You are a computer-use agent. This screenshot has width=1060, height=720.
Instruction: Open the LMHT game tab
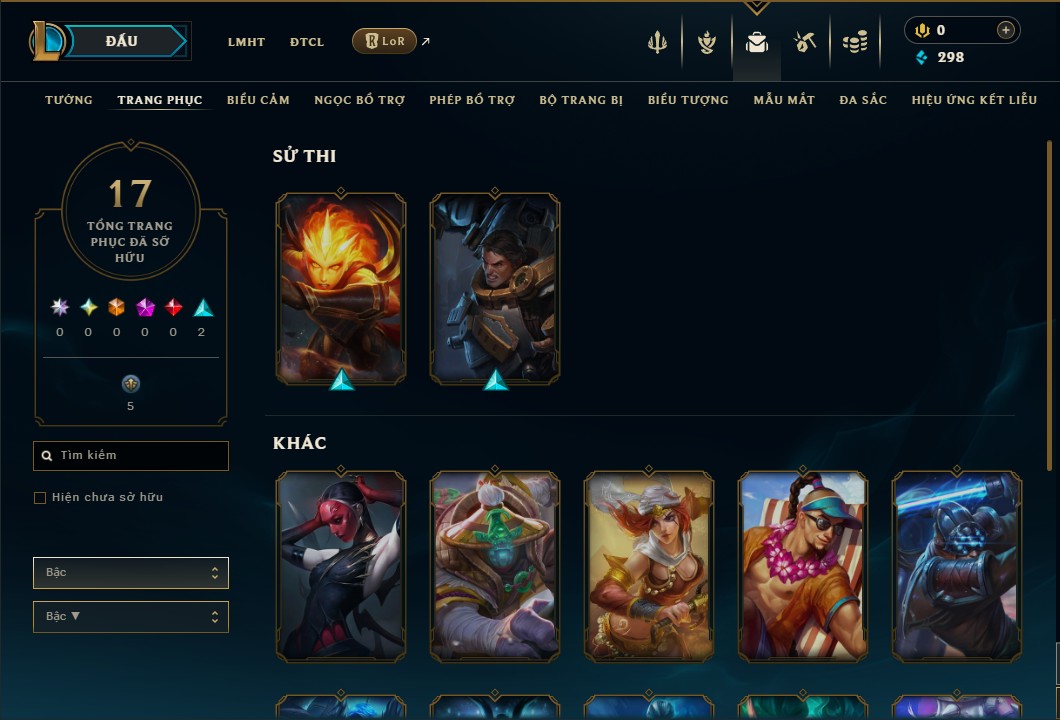pos(246,42)
